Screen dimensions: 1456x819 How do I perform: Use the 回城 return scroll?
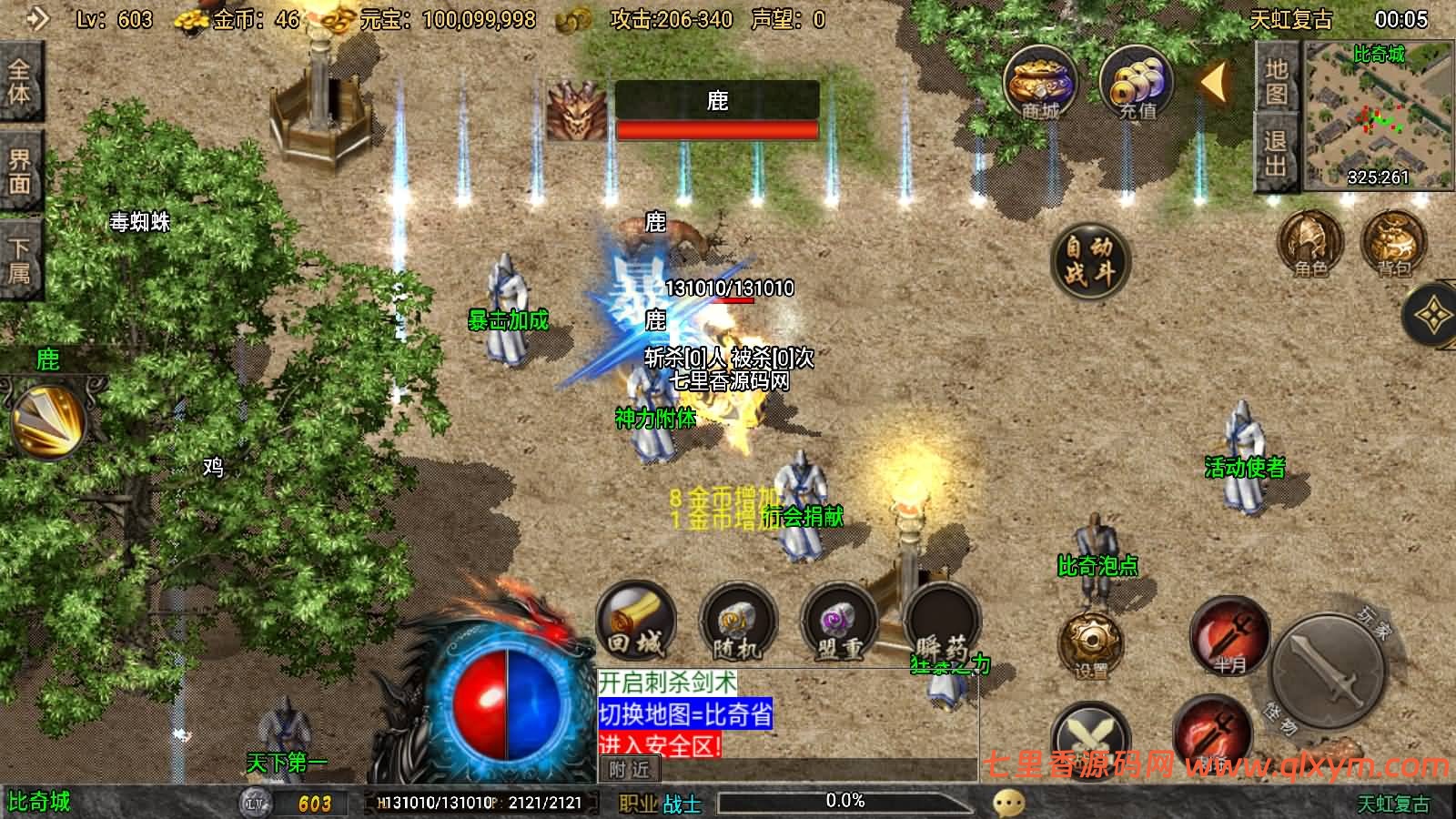pos(635,622)
